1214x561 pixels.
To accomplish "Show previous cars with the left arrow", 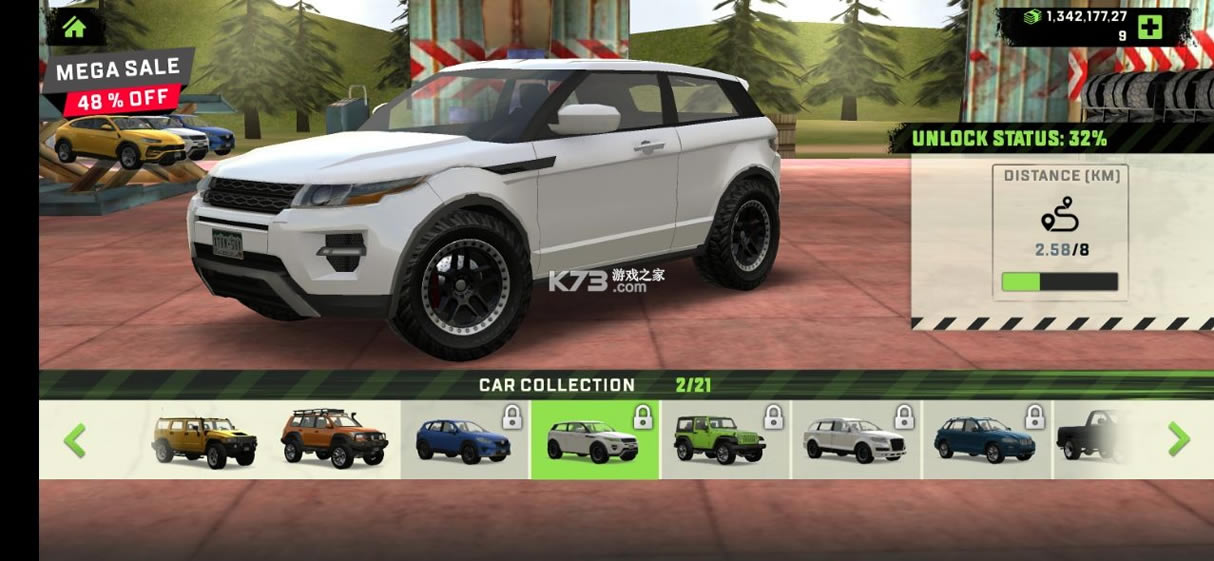I will click(x=75, y=440).
